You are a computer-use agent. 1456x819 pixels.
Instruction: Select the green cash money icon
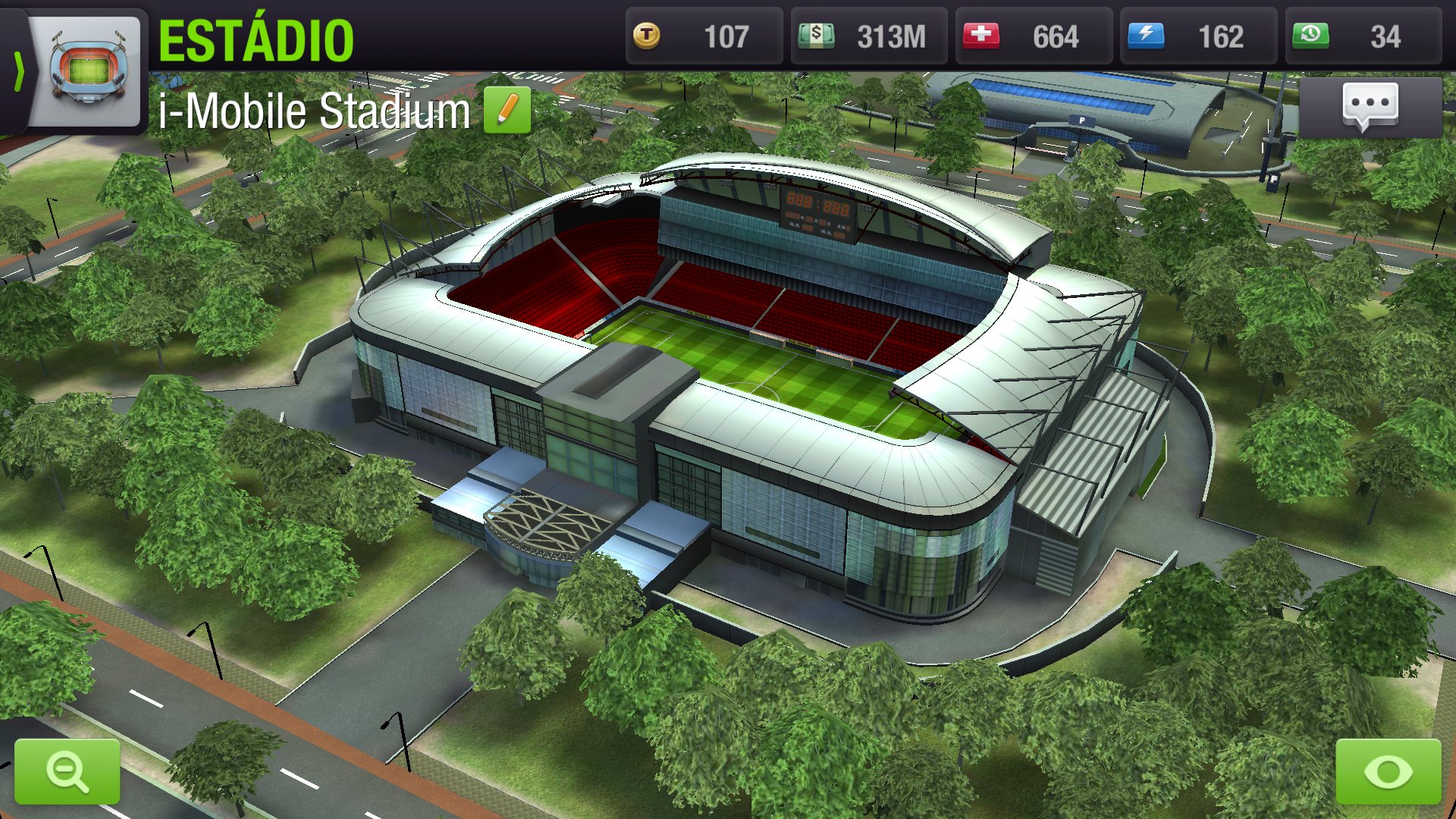tap(817, 36)
